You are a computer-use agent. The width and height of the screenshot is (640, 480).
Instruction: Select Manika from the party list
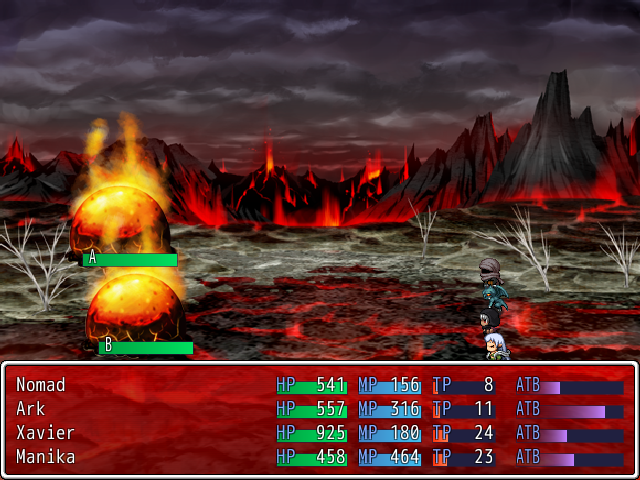point(45,457)
